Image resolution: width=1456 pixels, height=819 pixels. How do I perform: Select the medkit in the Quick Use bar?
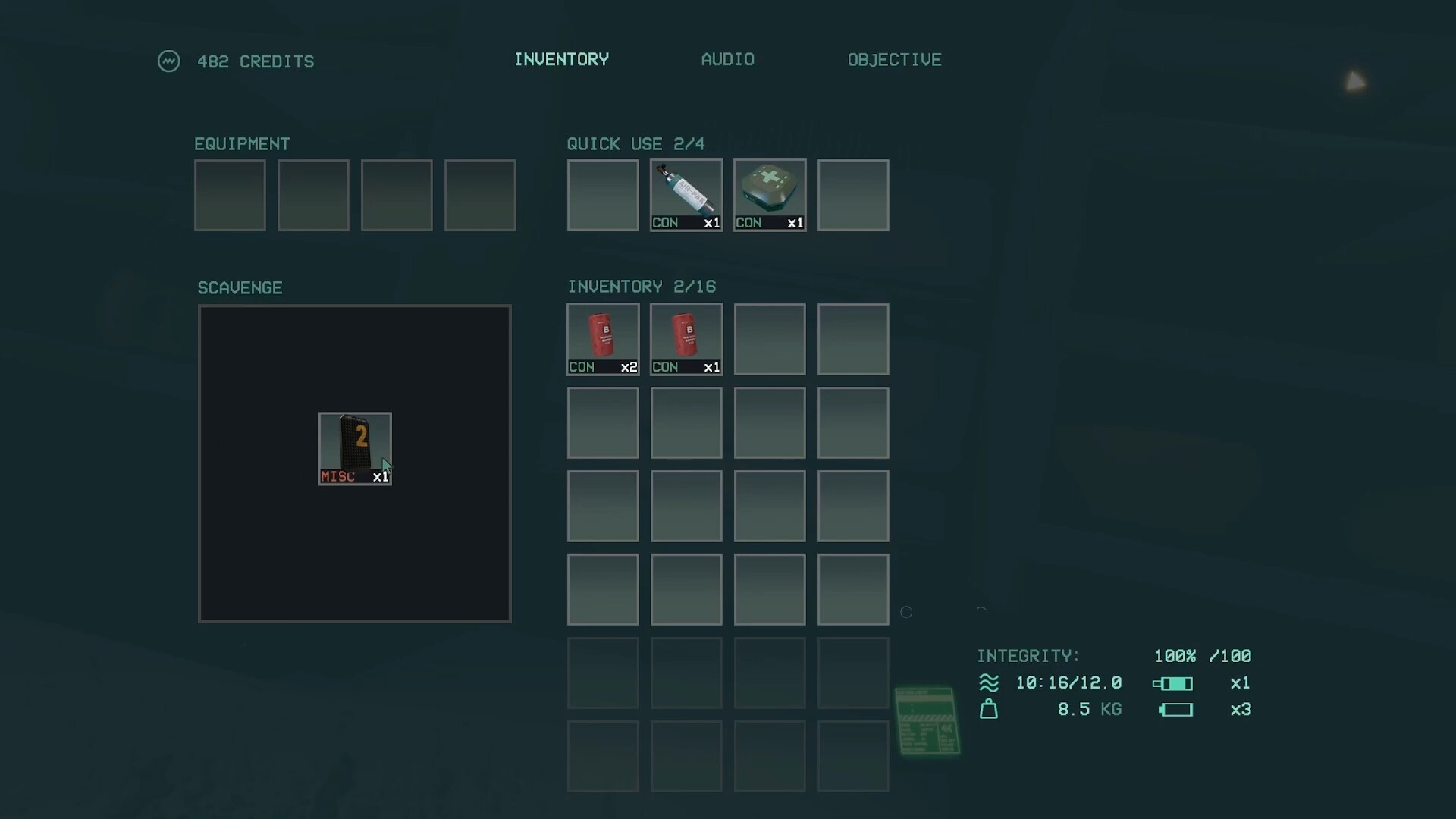coord(769,195)
